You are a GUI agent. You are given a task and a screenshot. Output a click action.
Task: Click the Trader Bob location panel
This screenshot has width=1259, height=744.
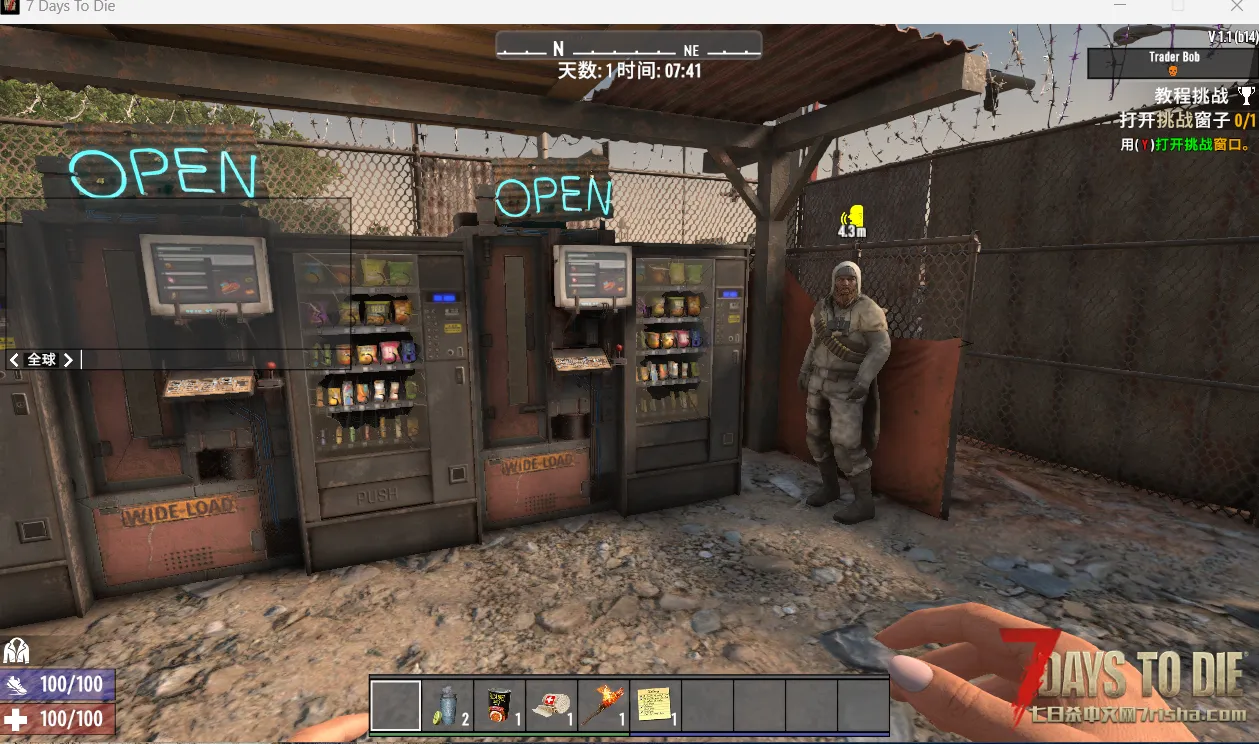coord(1172,63)
